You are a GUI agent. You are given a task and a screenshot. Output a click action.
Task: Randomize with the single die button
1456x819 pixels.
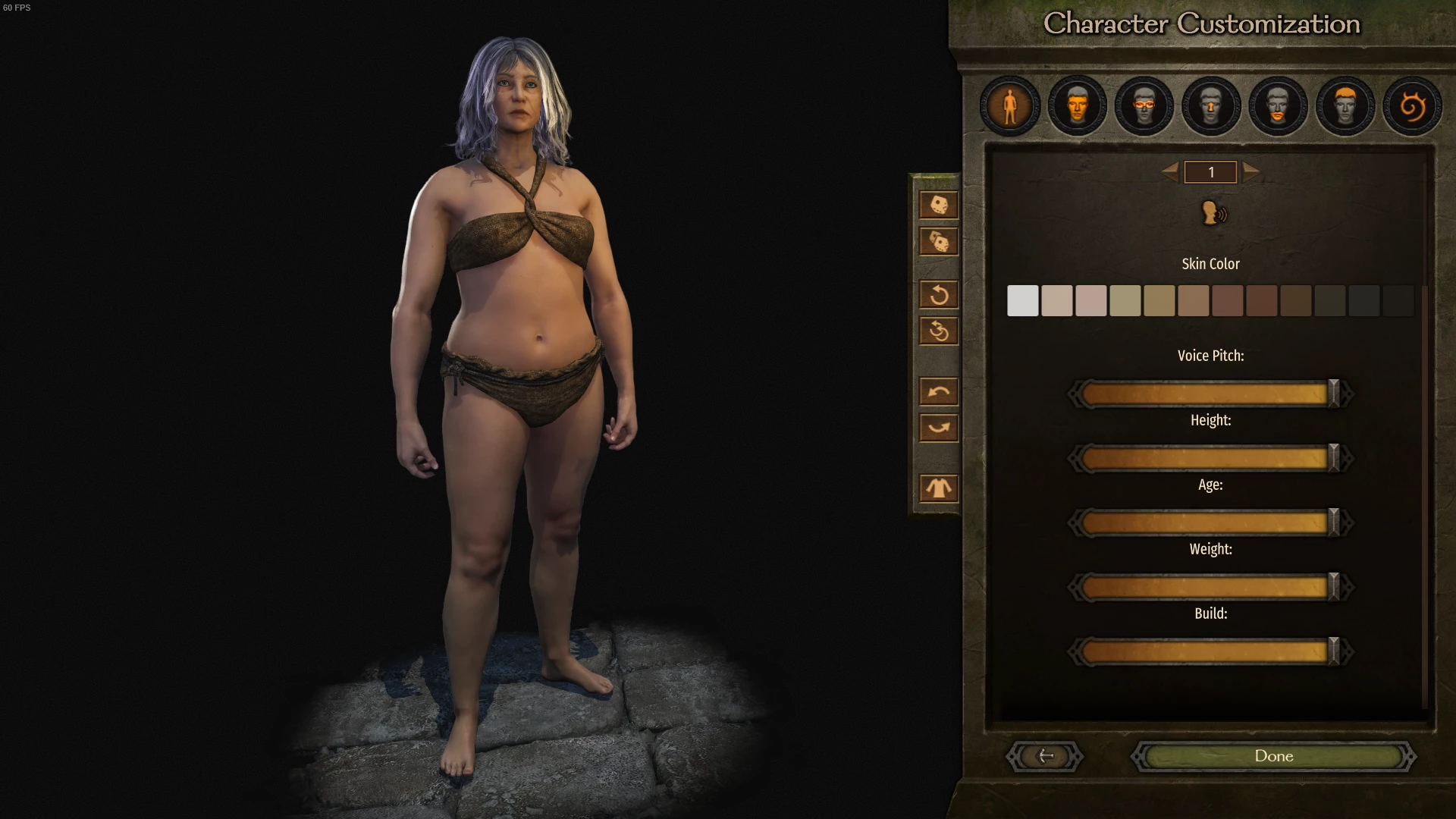click(939, 205)
